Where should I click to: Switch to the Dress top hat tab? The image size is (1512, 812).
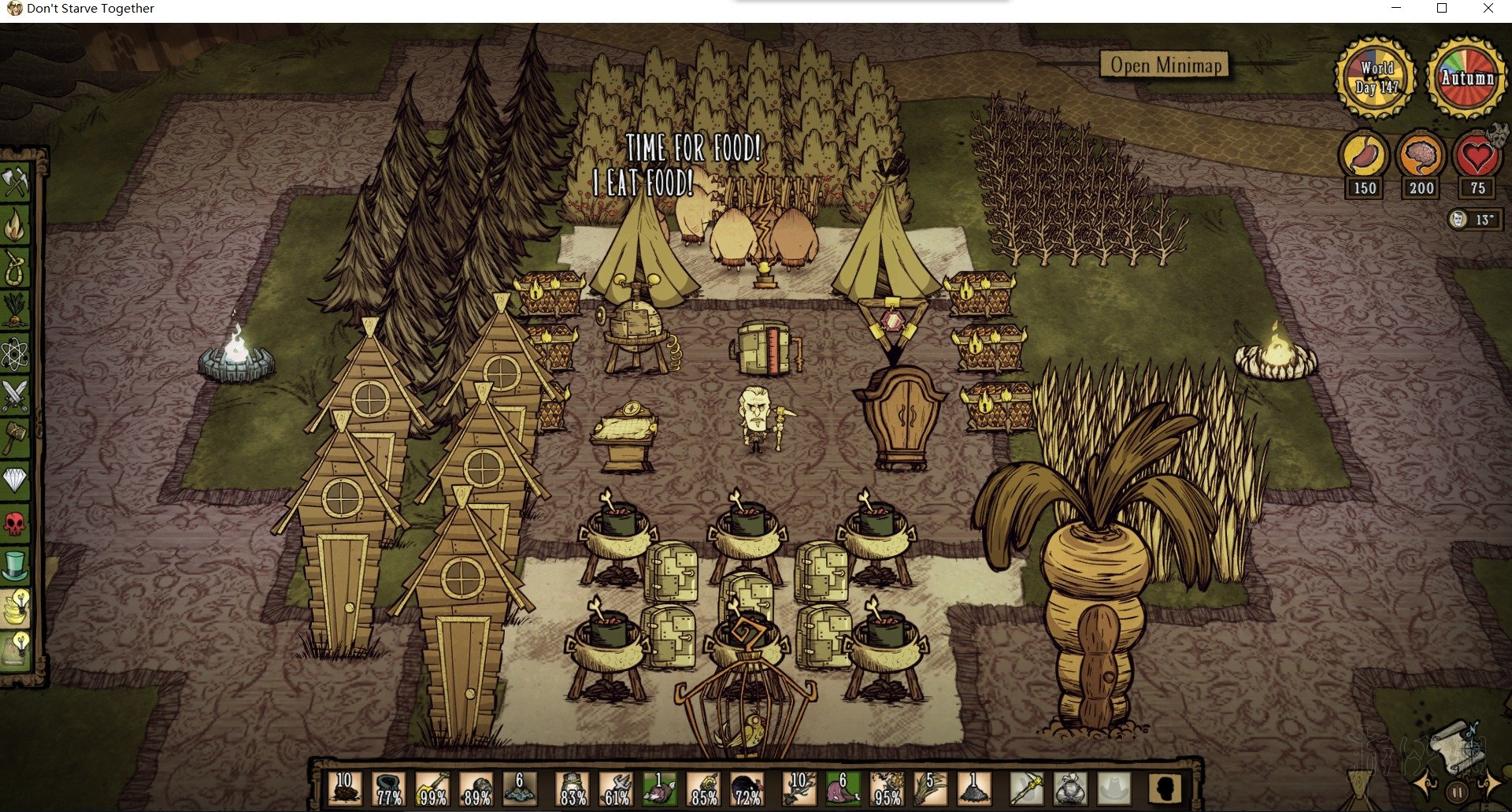click(15, 565)
